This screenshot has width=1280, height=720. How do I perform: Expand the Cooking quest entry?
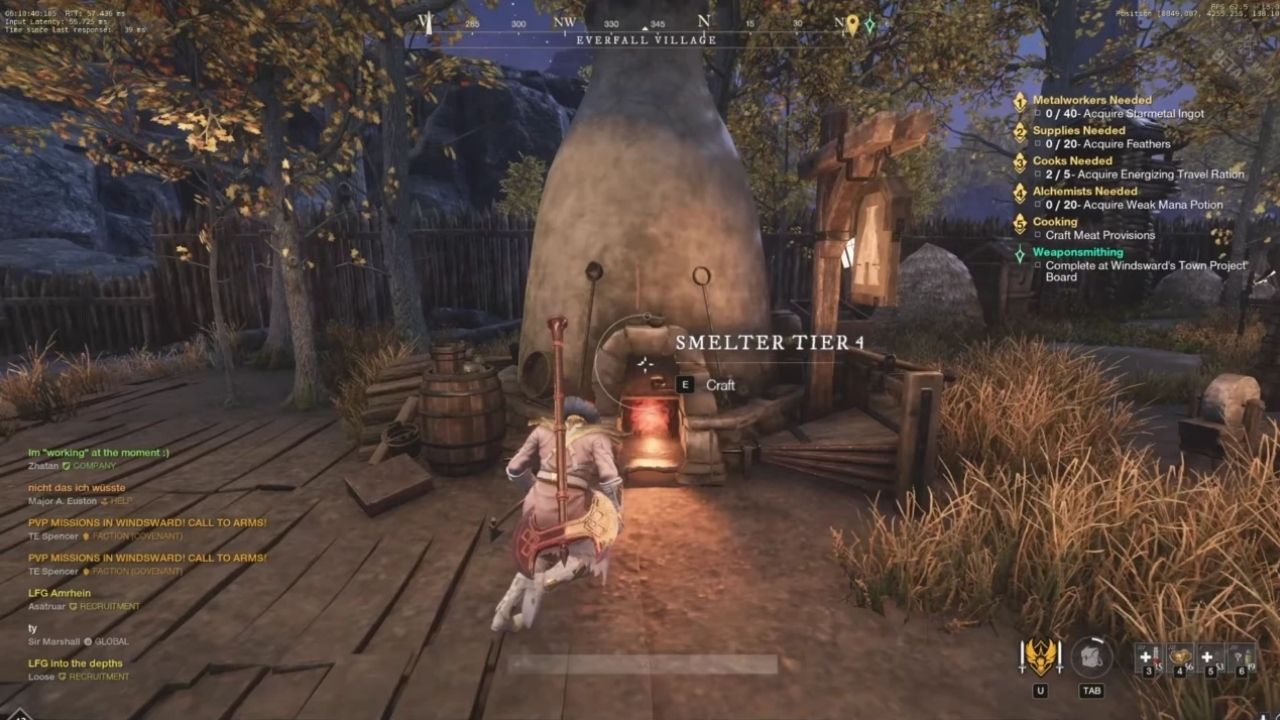1019,222
